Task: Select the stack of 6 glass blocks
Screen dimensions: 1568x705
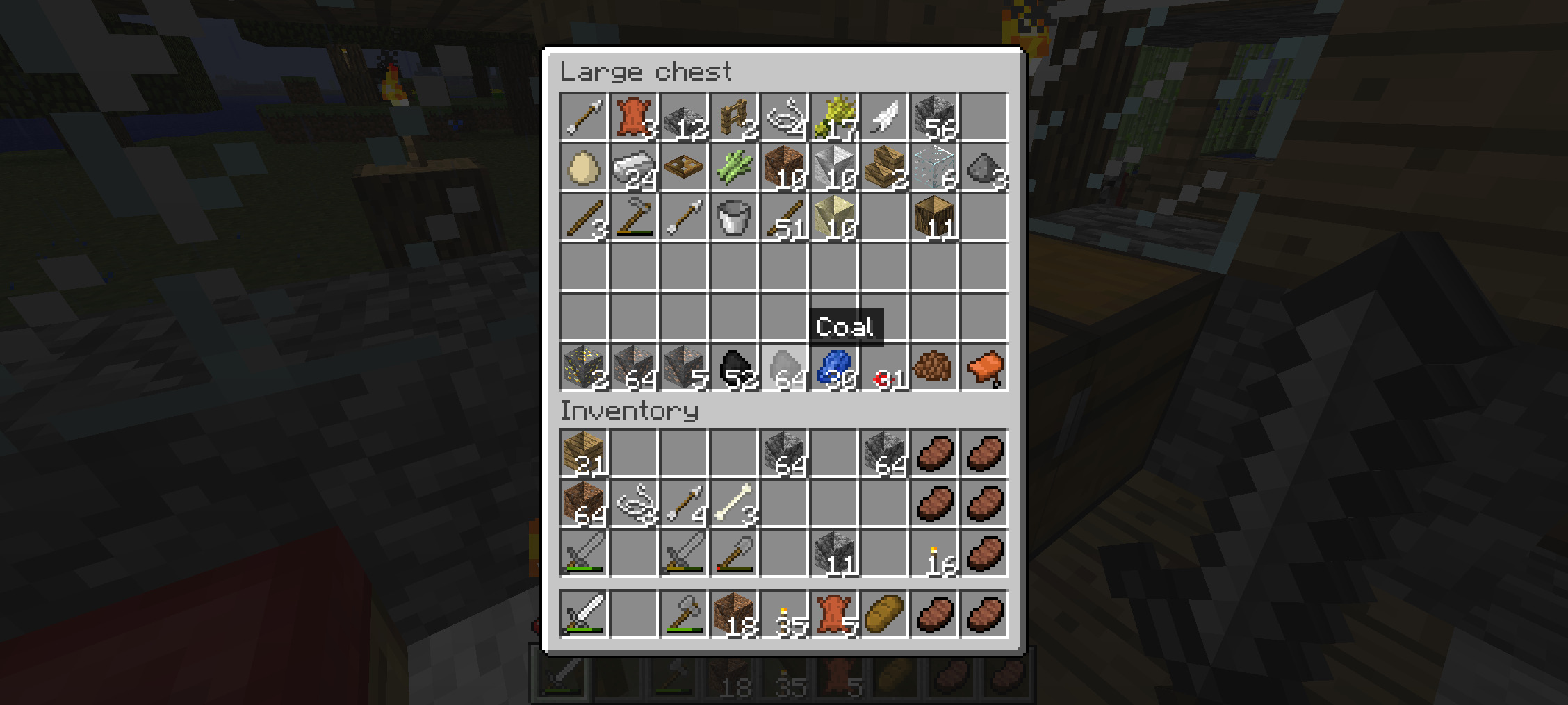Action: tap(934, 167)
